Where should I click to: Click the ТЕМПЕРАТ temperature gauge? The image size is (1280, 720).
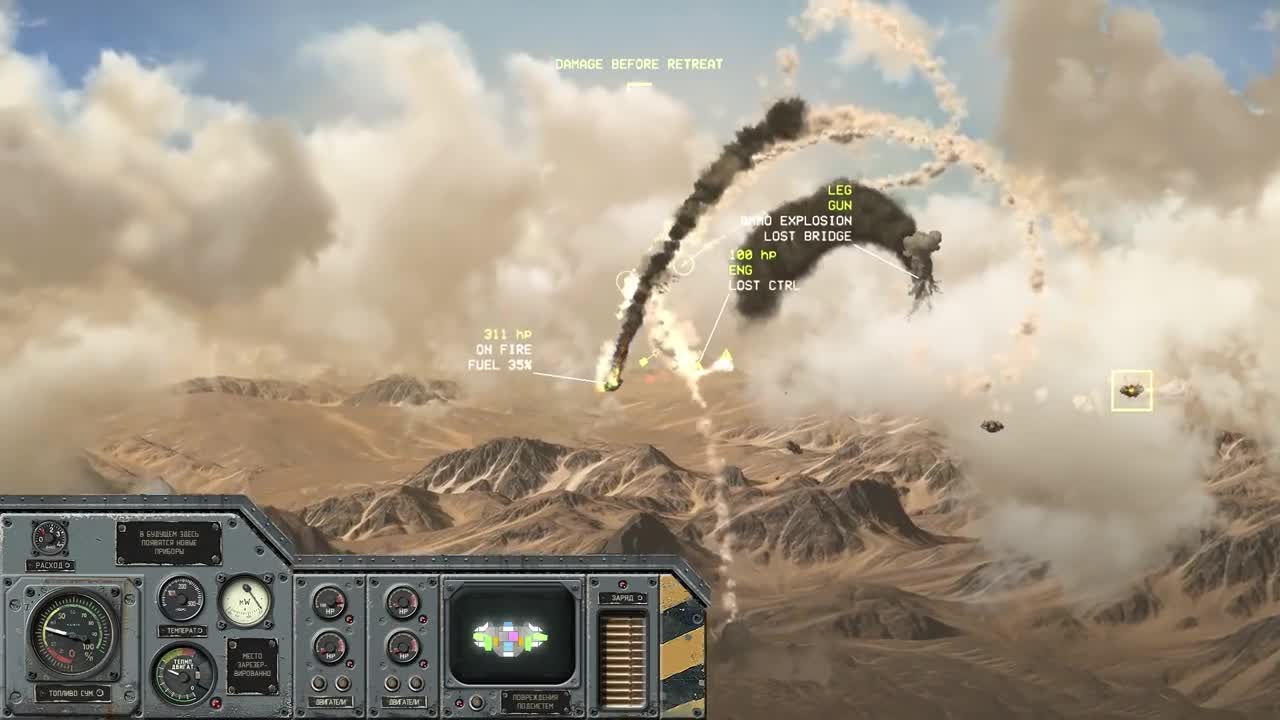pyautogui.click(x=181, y=598)
